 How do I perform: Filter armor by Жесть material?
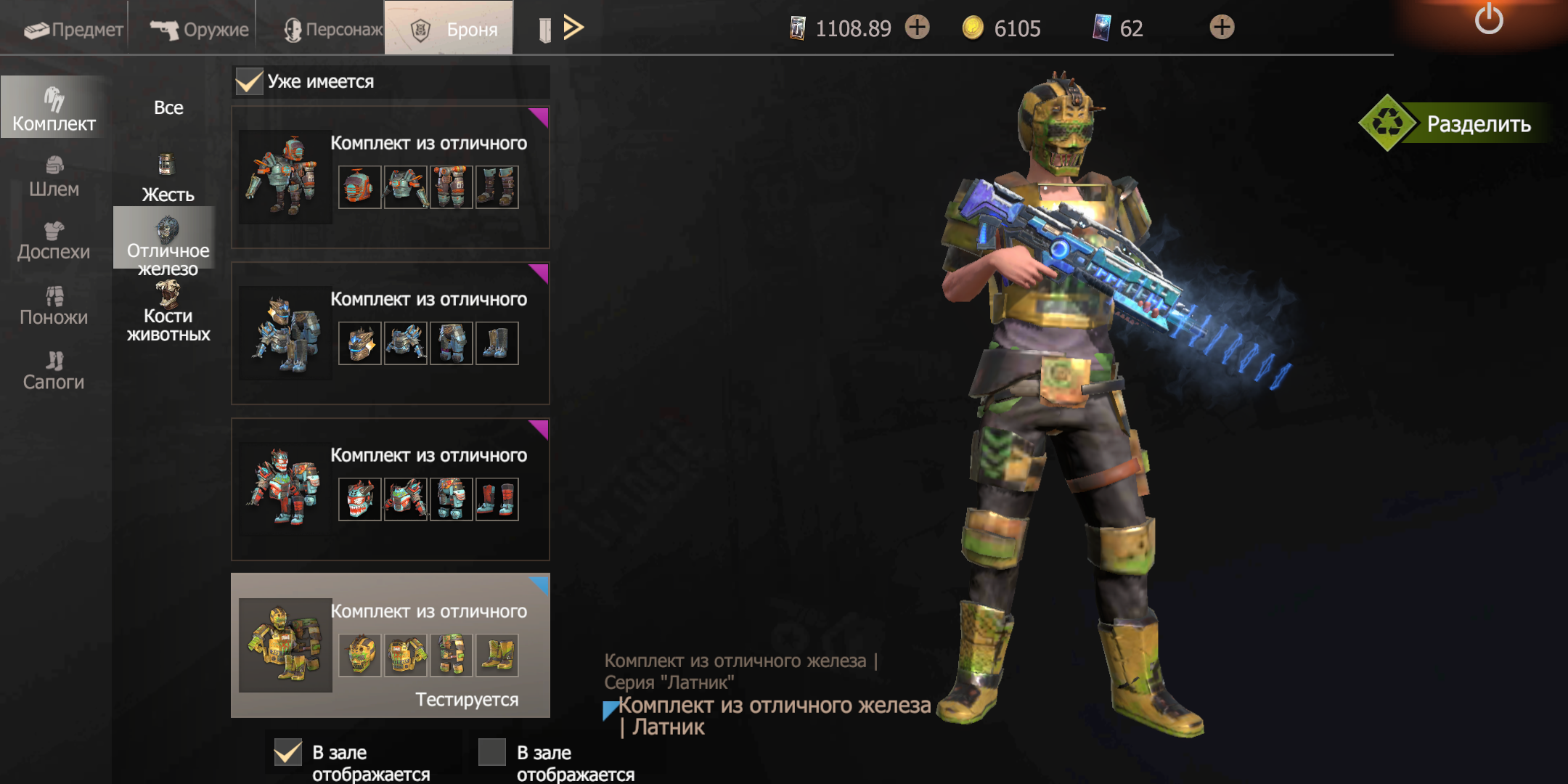click(x=168, y=179)
